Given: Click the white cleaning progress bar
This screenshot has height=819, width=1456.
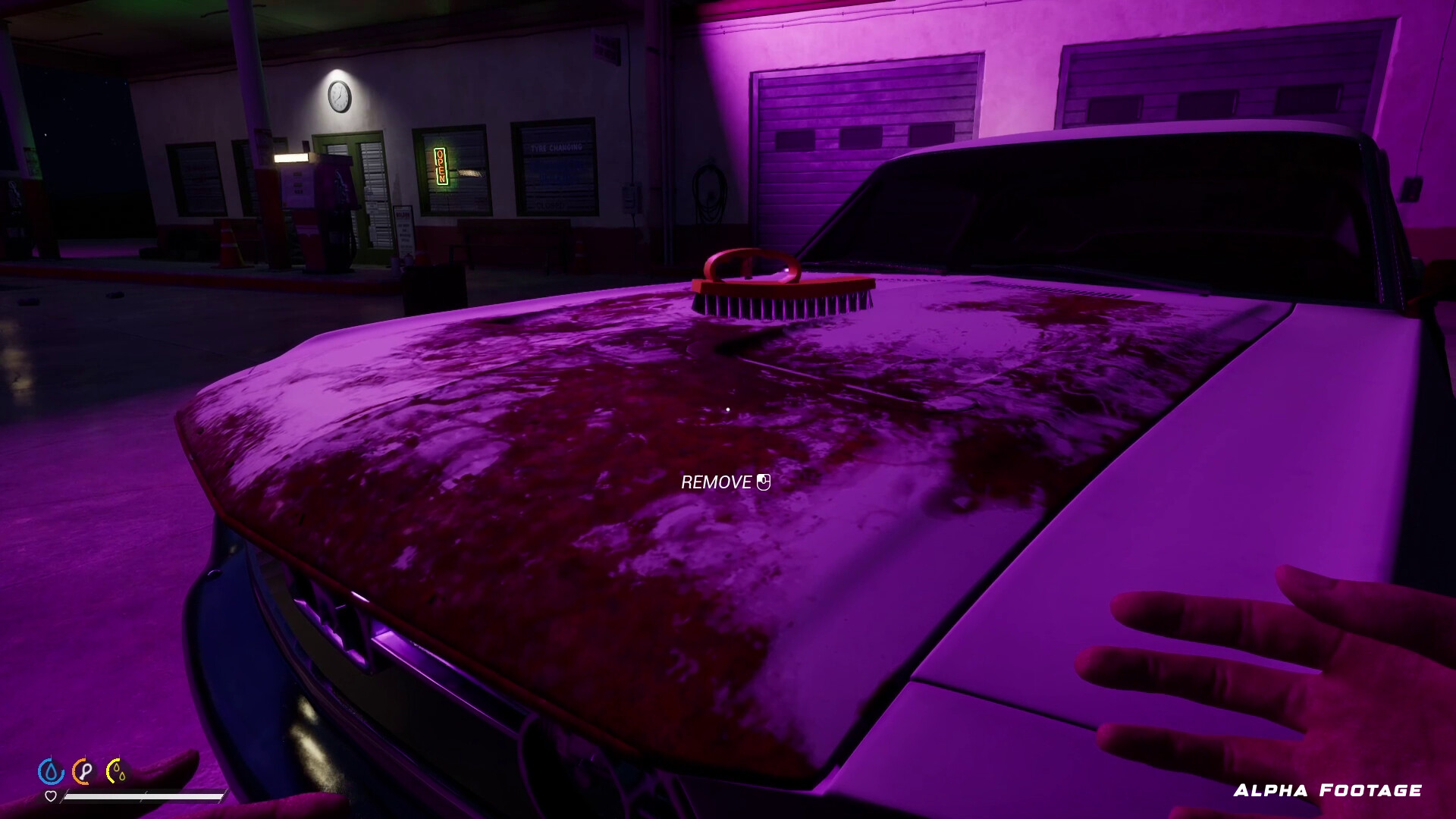Looking at the screenshot, I should 144,796.
